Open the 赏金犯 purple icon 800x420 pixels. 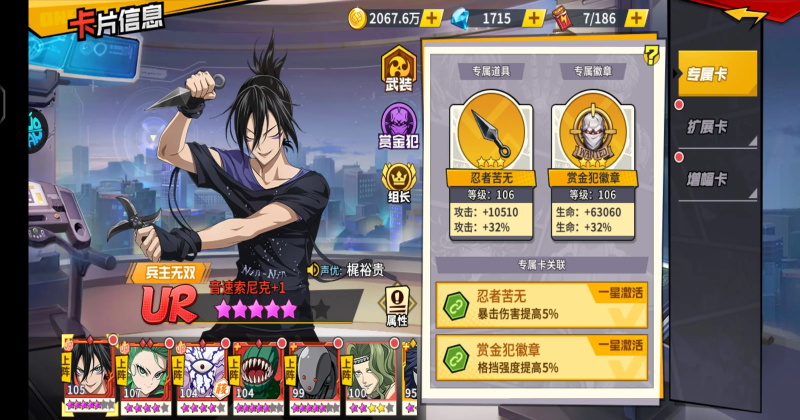[x=398, y=127]
